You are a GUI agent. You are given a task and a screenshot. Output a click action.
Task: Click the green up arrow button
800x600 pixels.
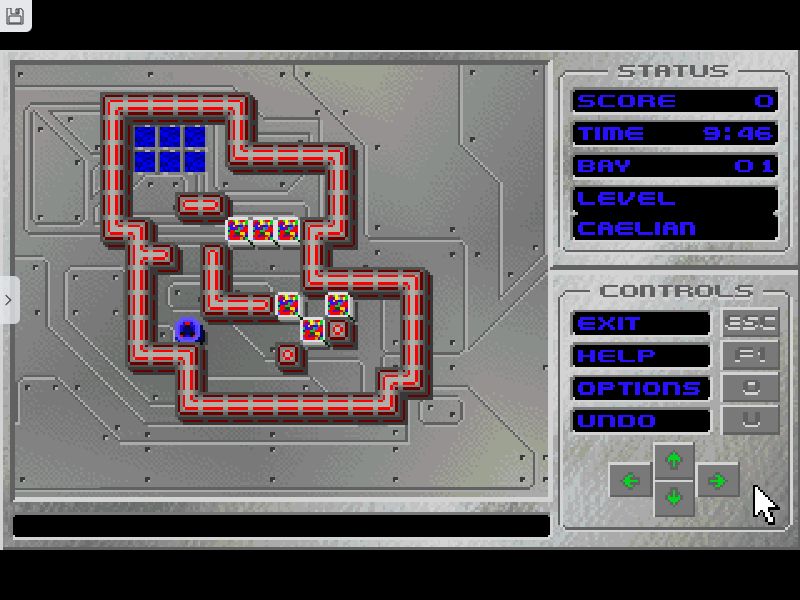click(674, 459)
